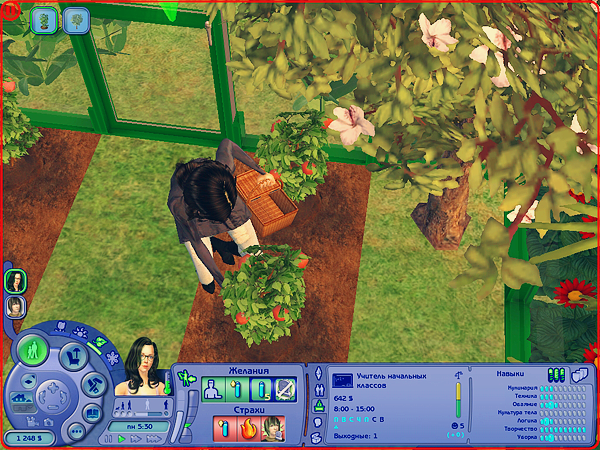Cancel the second queued tree action
This screenshot has height=450, width=600.
pos(76,19)
